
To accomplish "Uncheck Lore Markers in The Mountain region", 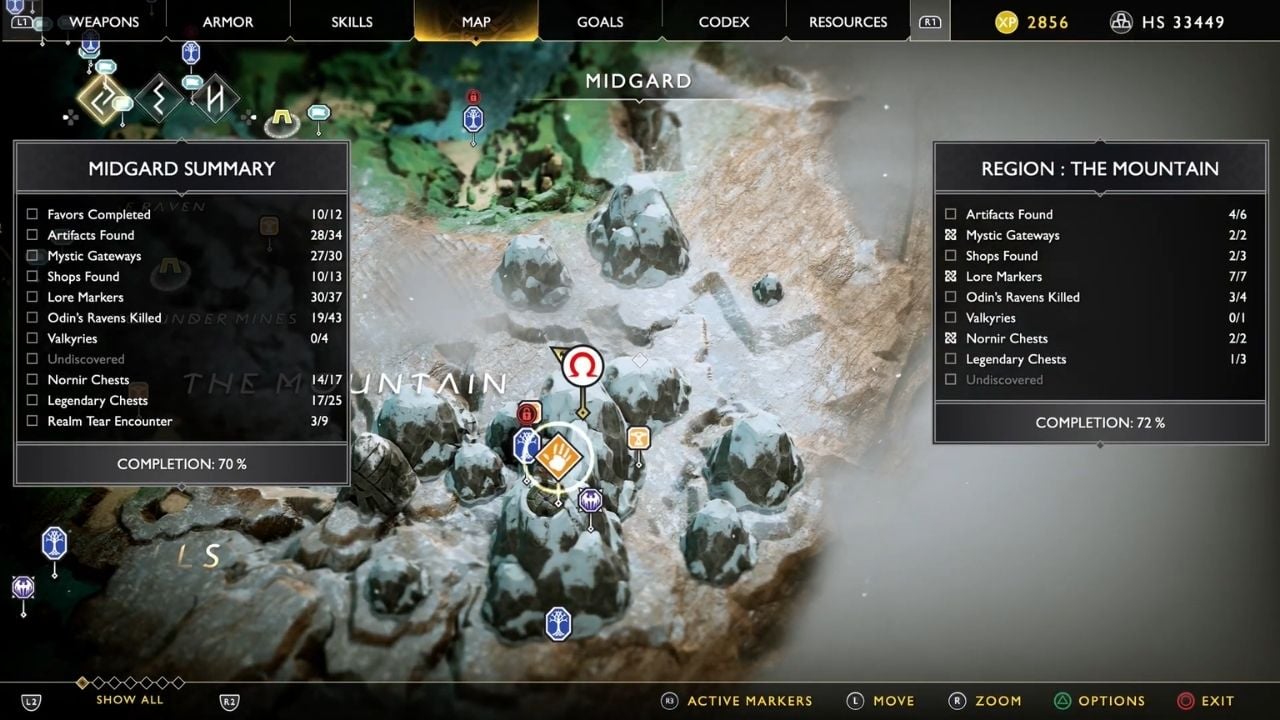I will pos(951,276).
